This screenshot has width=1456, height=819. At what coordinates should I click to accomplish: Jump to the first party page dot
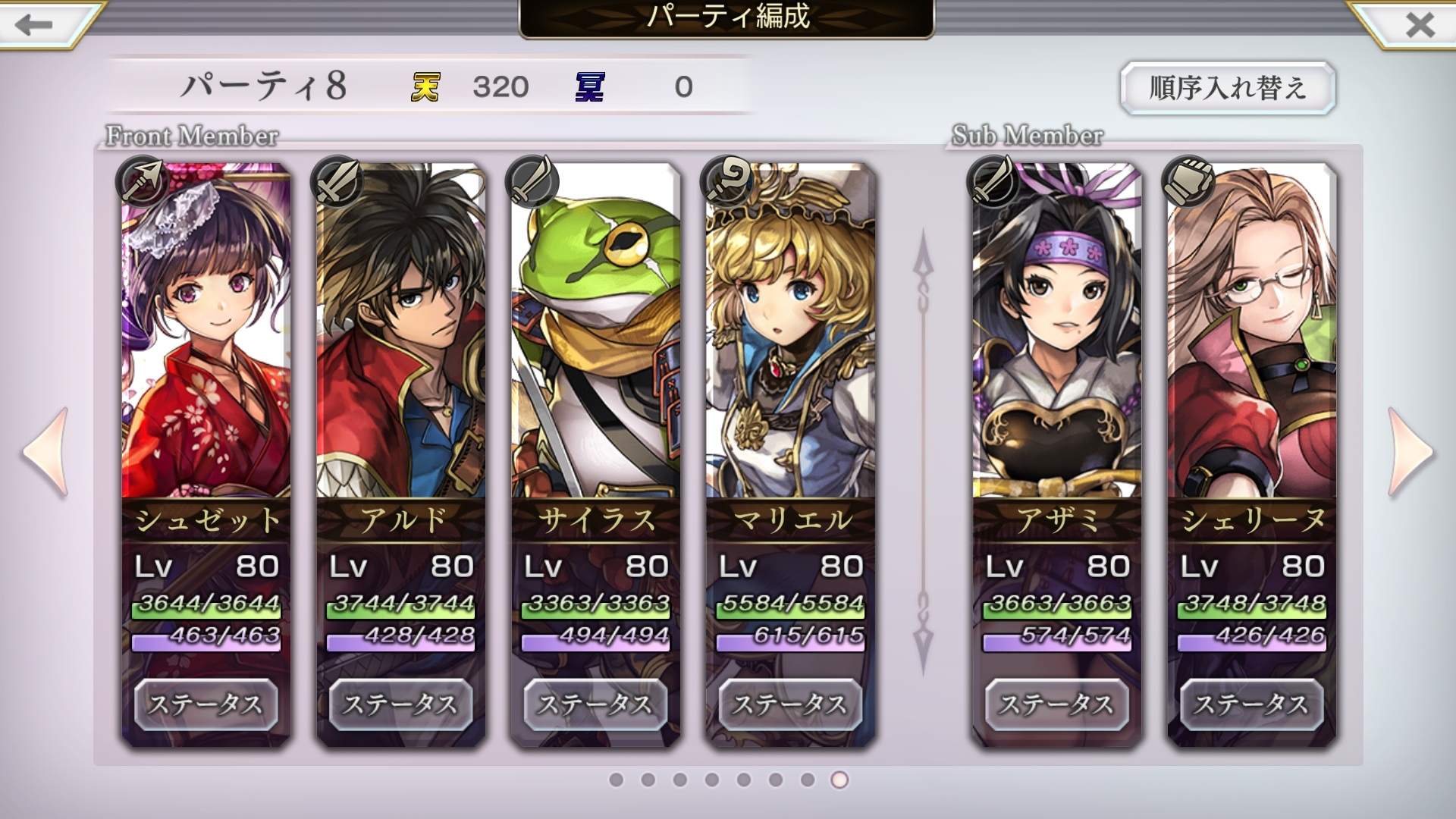(616, 780)
